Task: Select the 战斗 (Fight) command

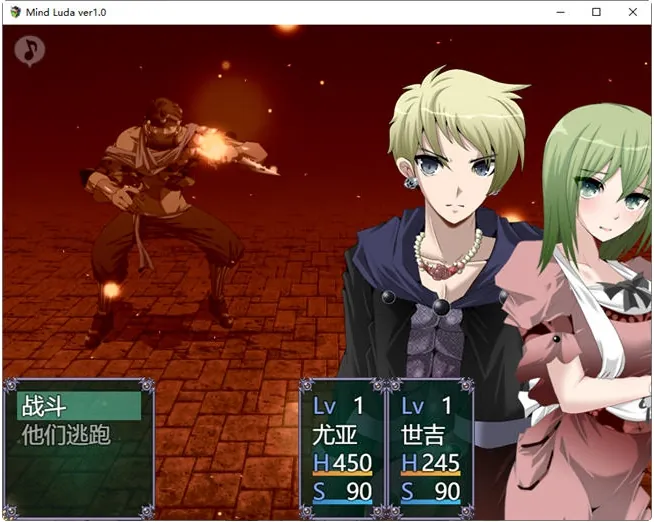Action: [79, 405]
